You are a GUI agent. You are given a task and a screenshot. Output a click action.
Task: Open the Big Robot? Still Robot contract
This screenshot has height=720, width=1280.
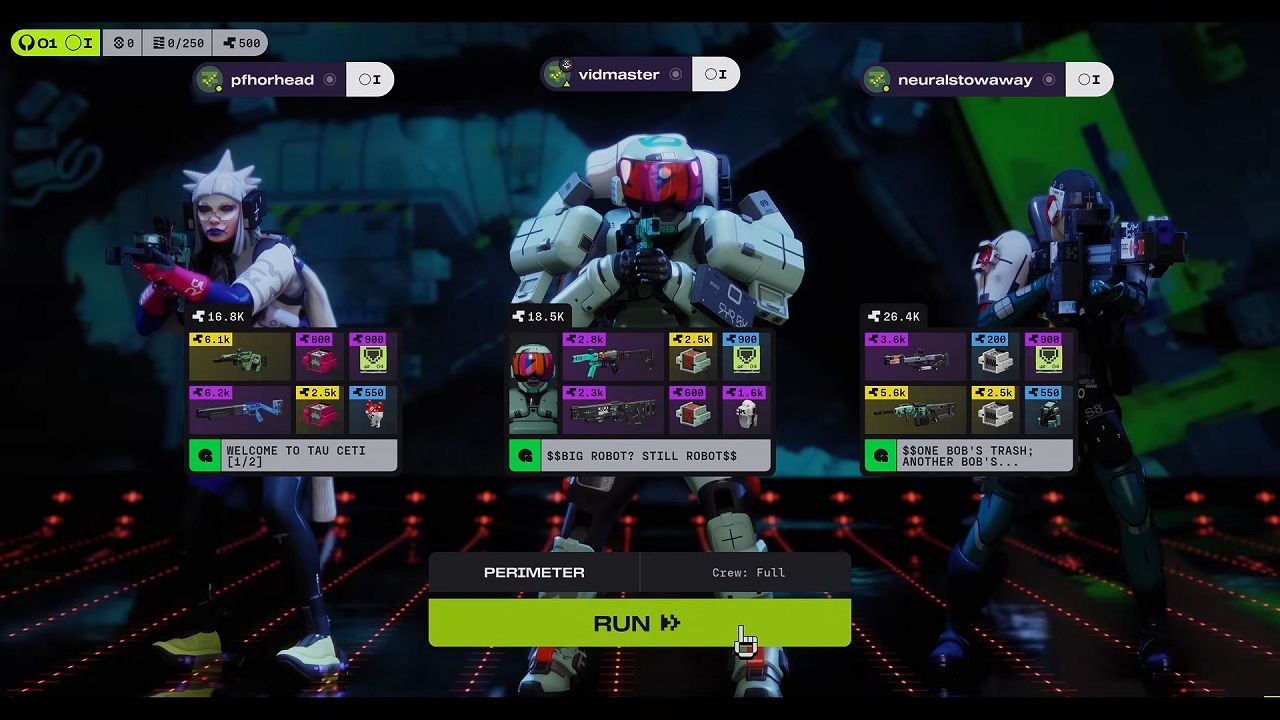[x=640, y=456]
